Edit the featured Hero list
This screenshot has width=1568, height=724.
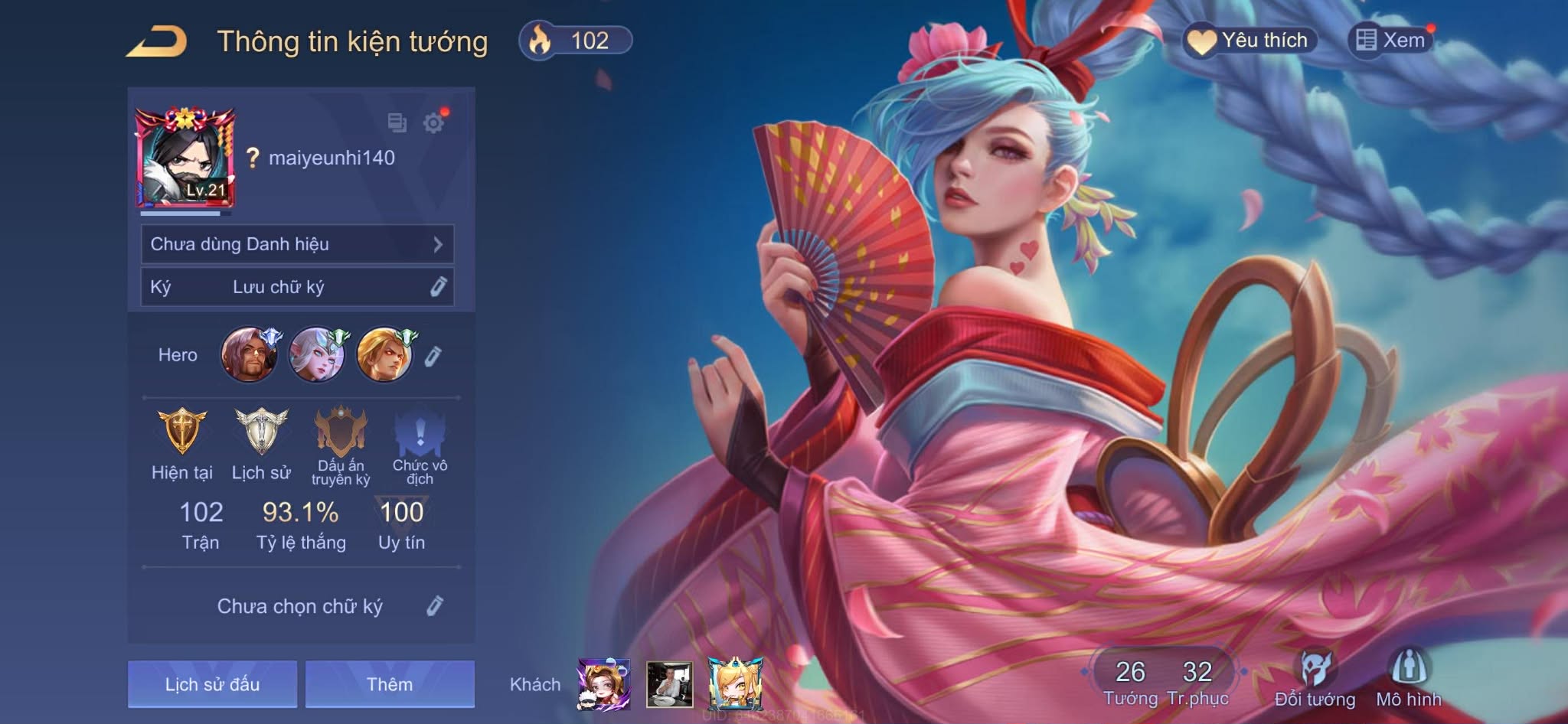[x=433, y=356]
